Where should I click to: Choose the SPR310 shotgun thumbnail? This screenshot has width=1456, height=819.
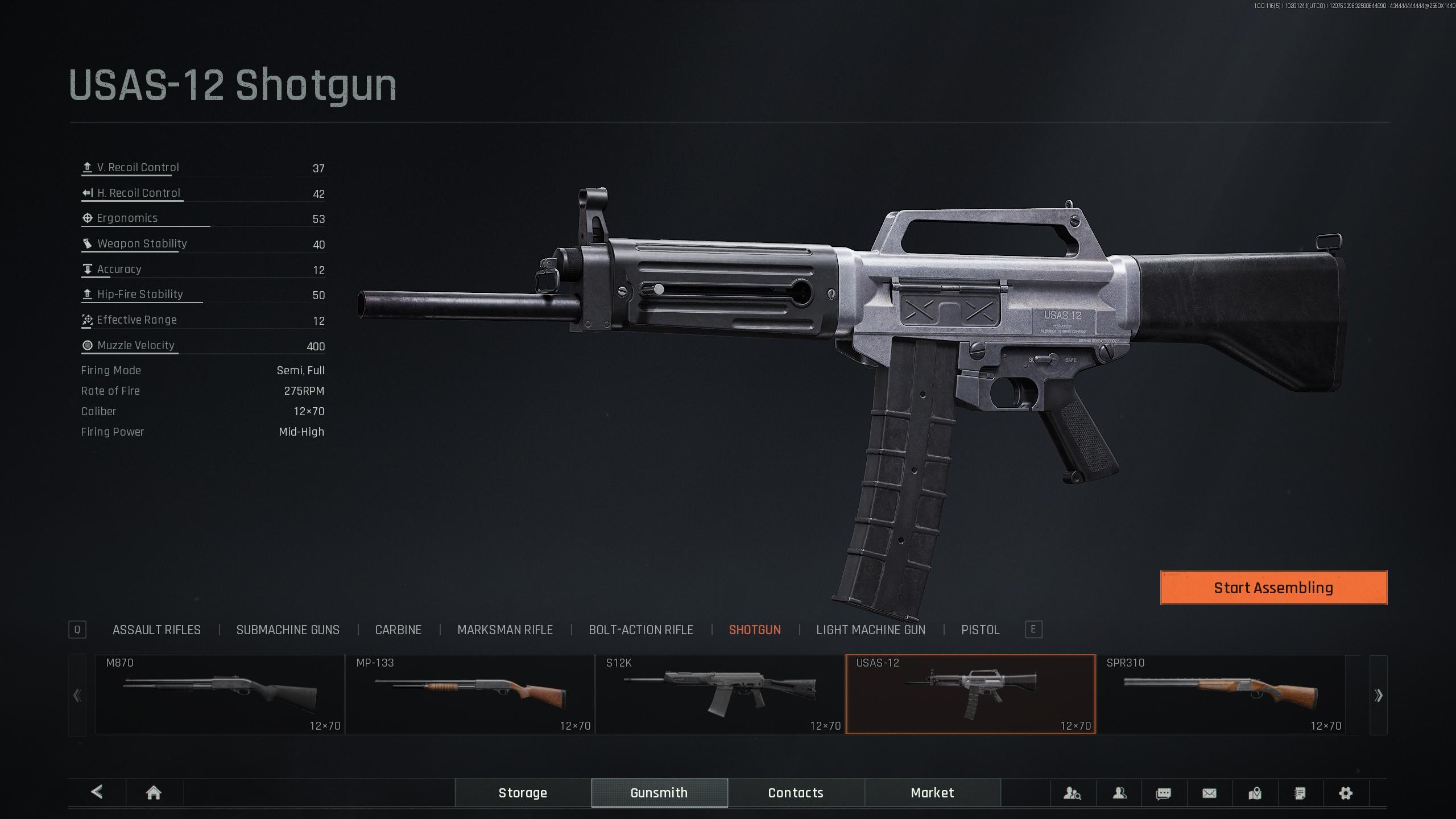pyautogui.click(x=1221, y=694)
